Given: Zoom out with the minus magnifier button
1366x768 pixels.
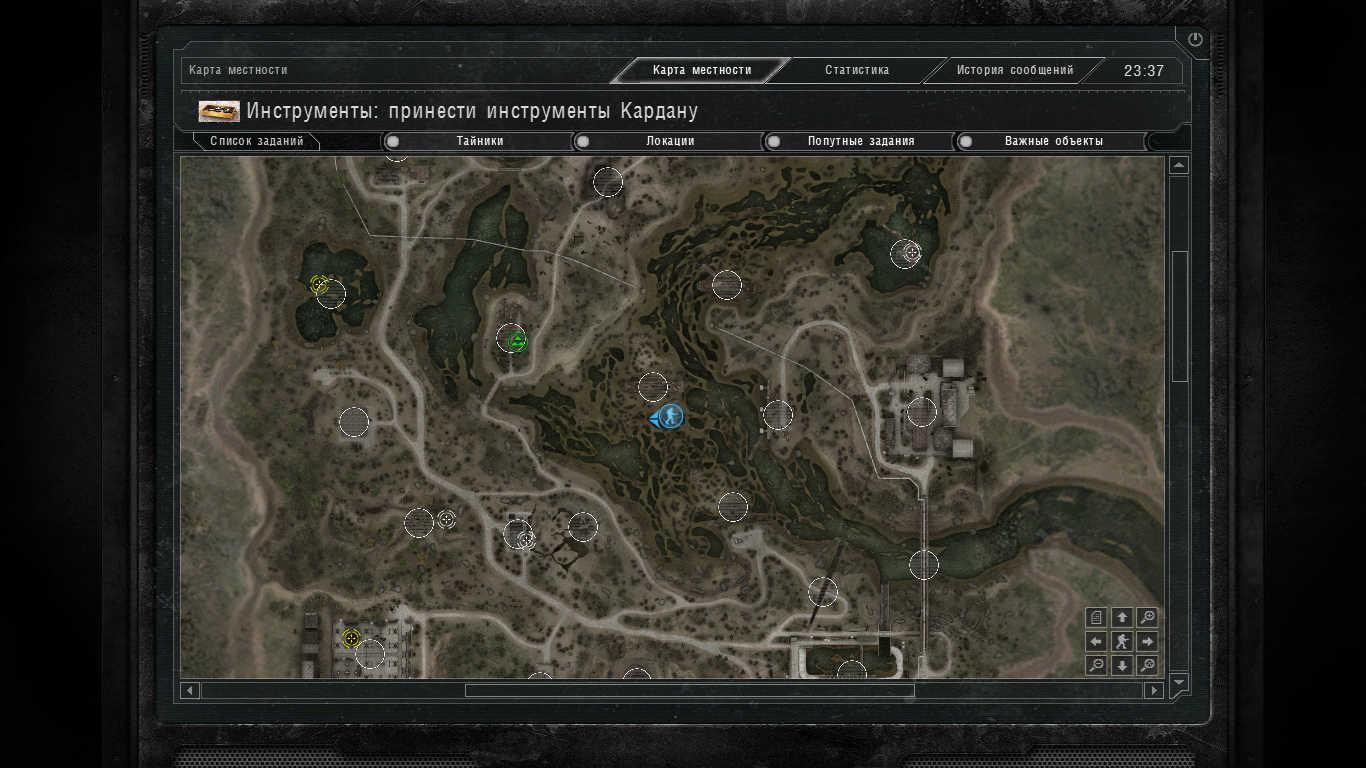Looking at the screenshot, I should click(1096, 666).
